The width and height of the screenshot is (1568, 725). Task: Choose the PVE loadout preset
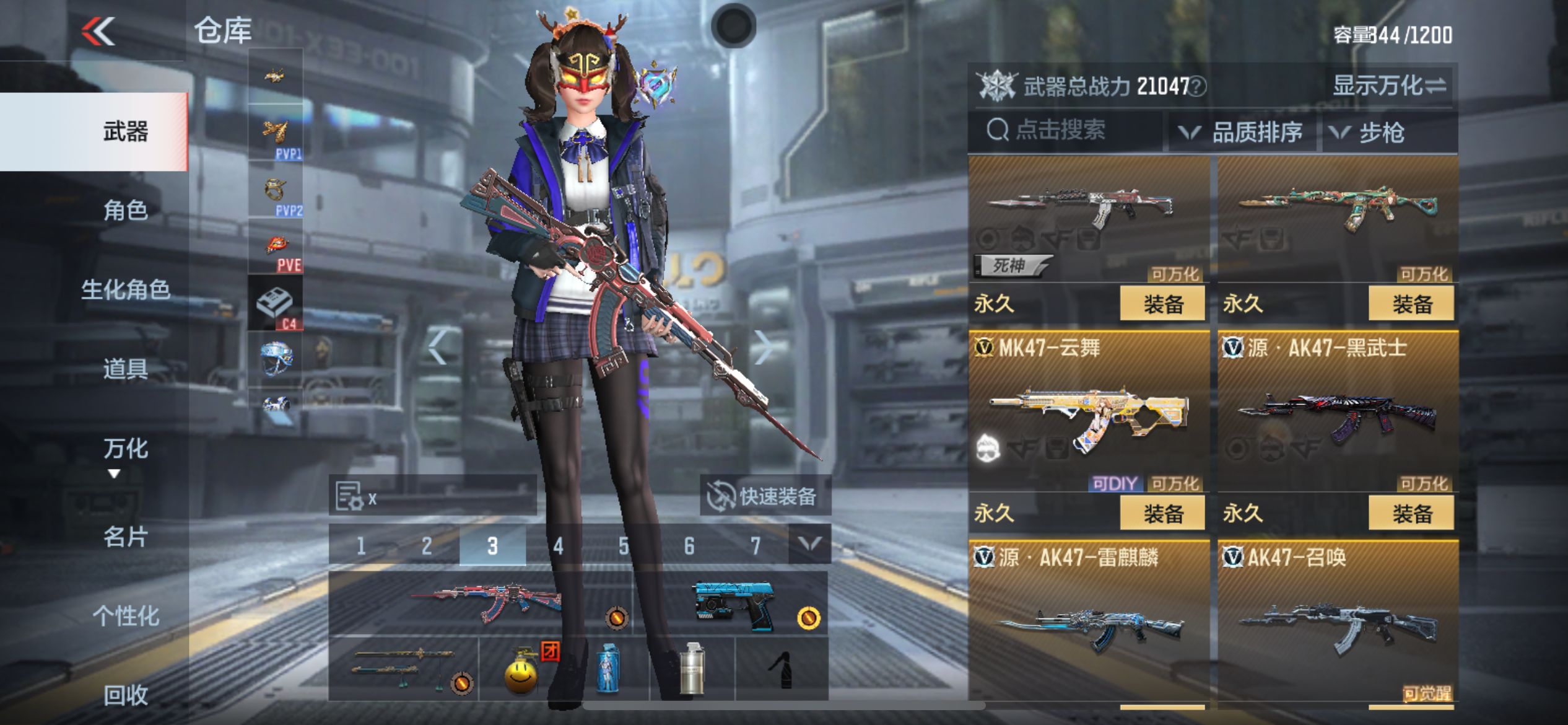coord(276,248)
